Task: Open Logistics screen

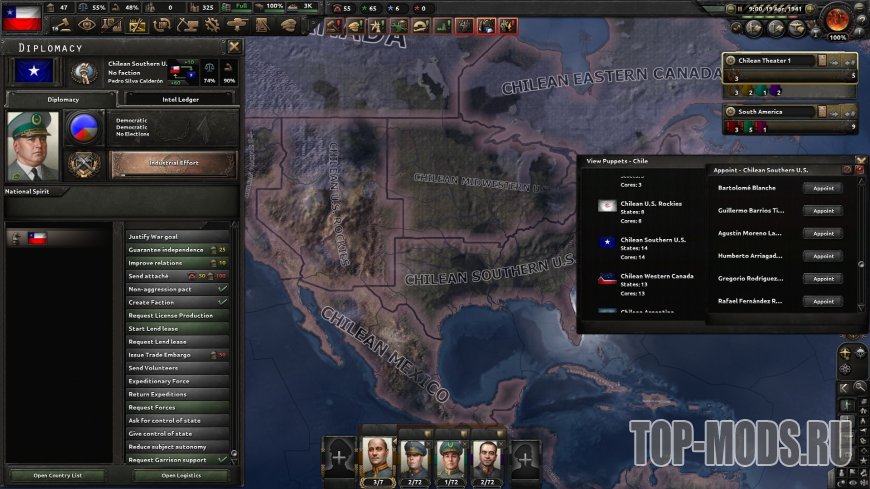Action: [x=180, y=475]
